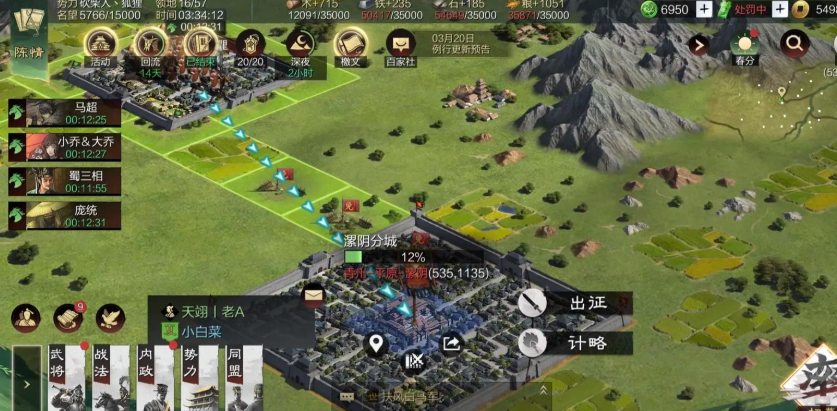
Task: Open the mail envelope icon
Action: coord(314,294)
